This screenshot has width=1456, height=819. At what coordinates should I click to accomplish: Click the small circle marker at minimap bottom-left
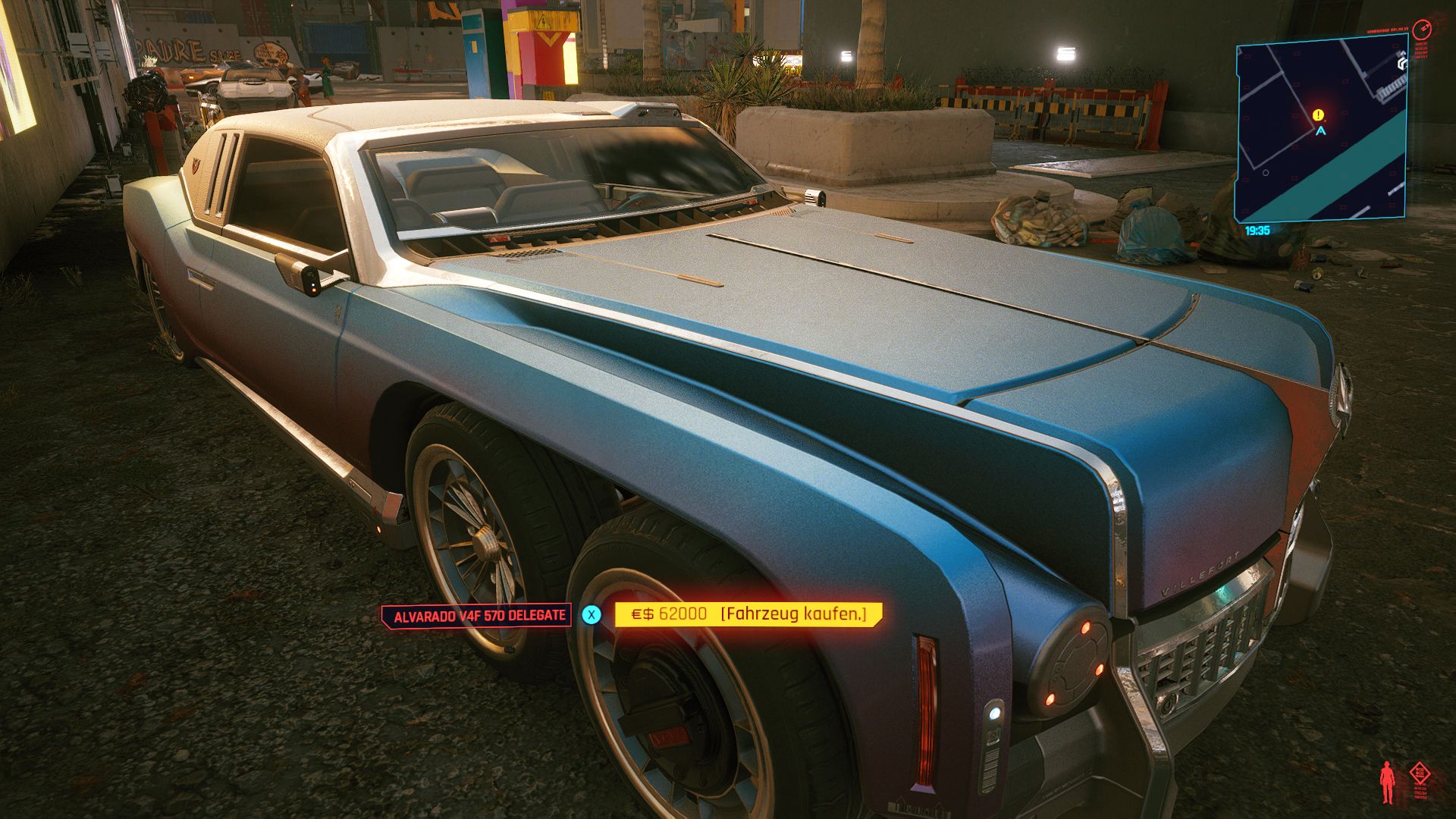[x=1267, y=173]
